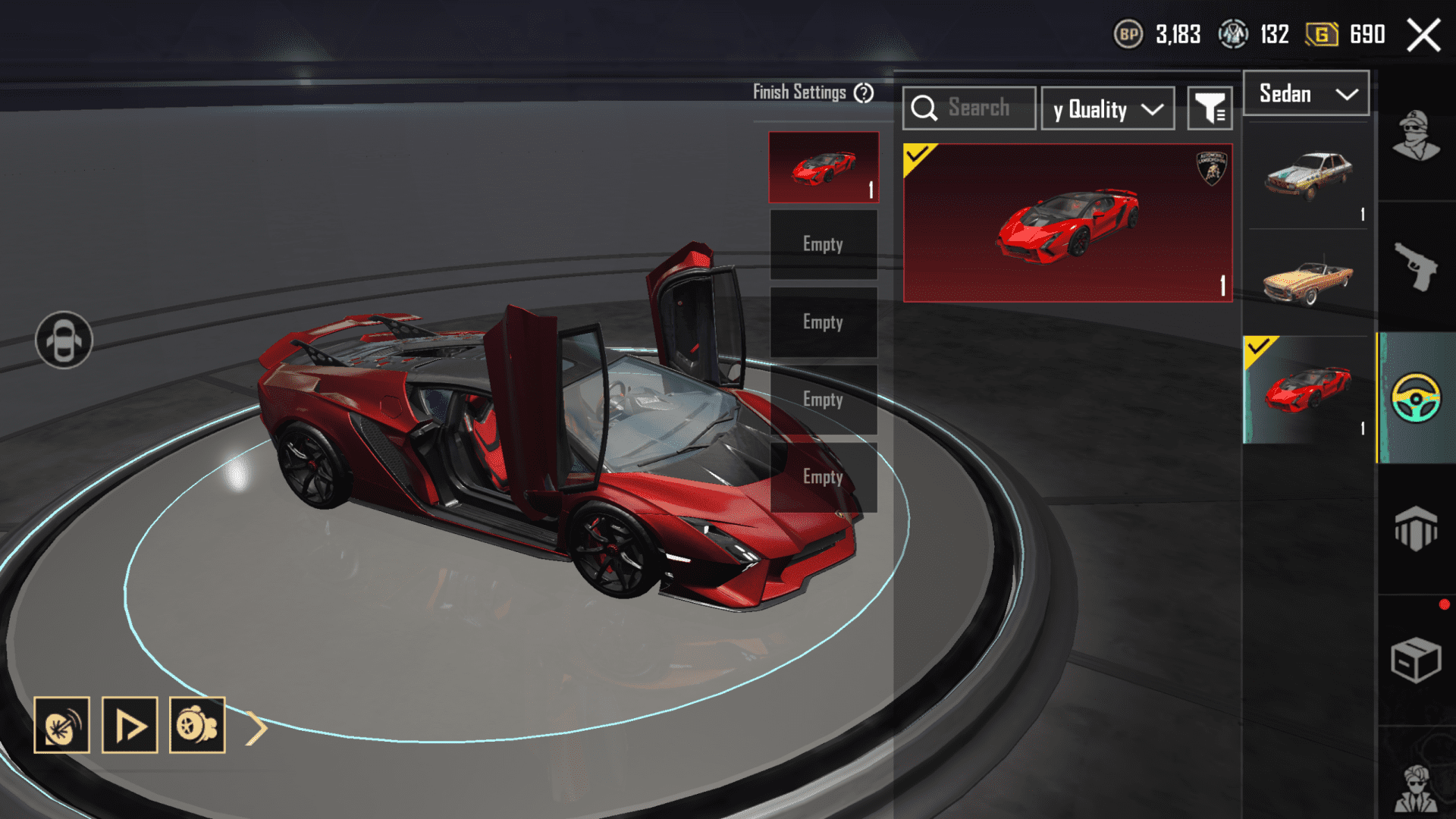Viewport: 1456px width, 819px height.
Task: Open Finish Settings help icon
Action: [x=862, y=93]
